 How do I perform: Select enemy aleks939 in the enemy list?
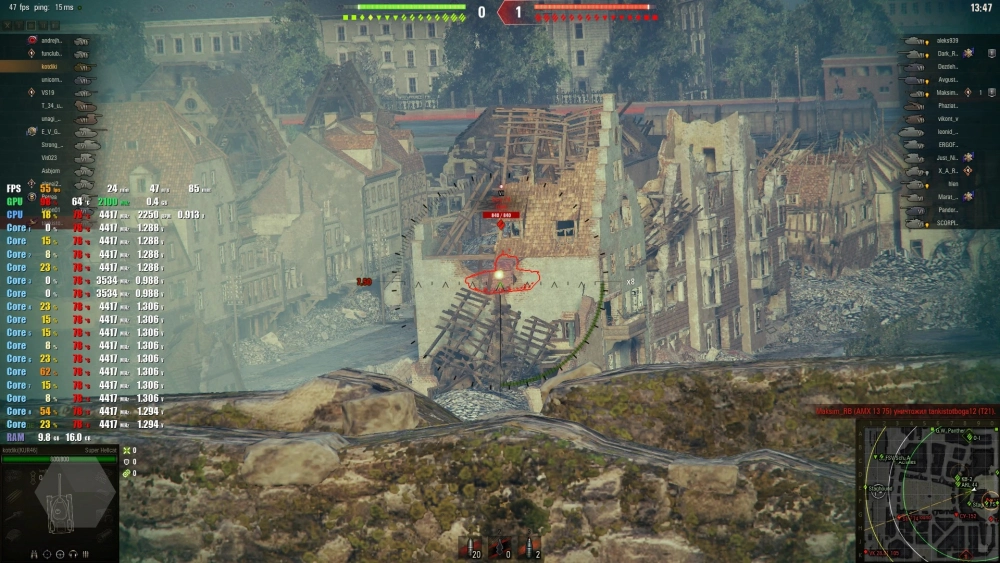(946, 41)
